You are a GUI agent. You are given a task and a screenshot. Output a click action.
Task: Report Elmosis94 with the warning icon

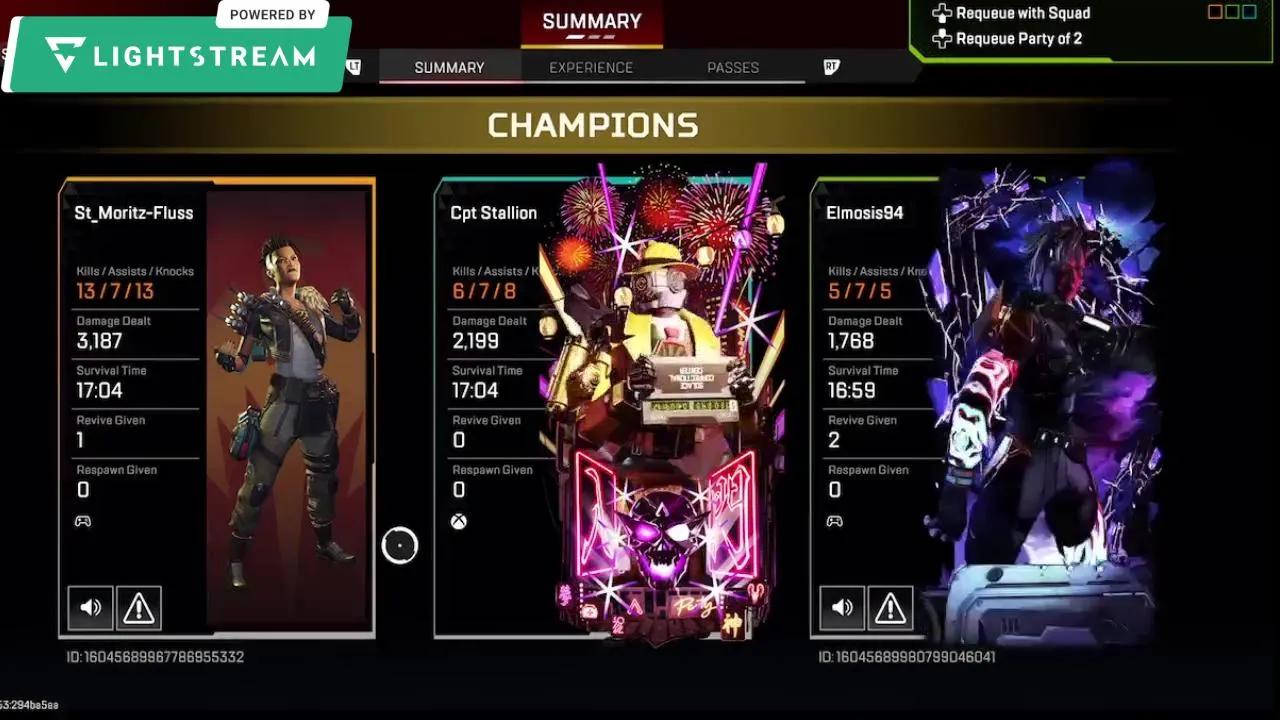click(x=890, y=607)
